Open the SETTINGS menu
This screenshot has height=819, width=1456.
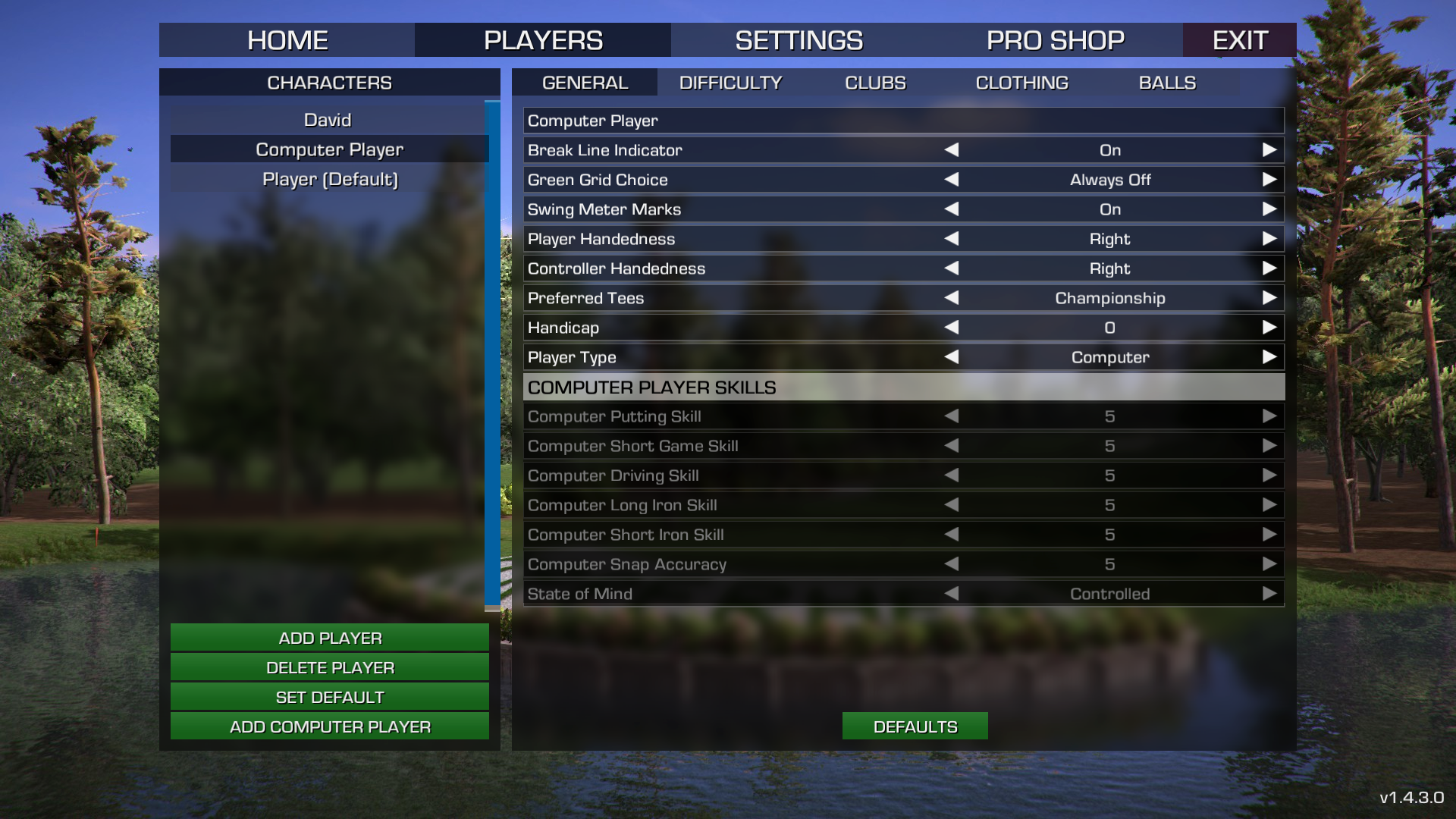point(799,40)
